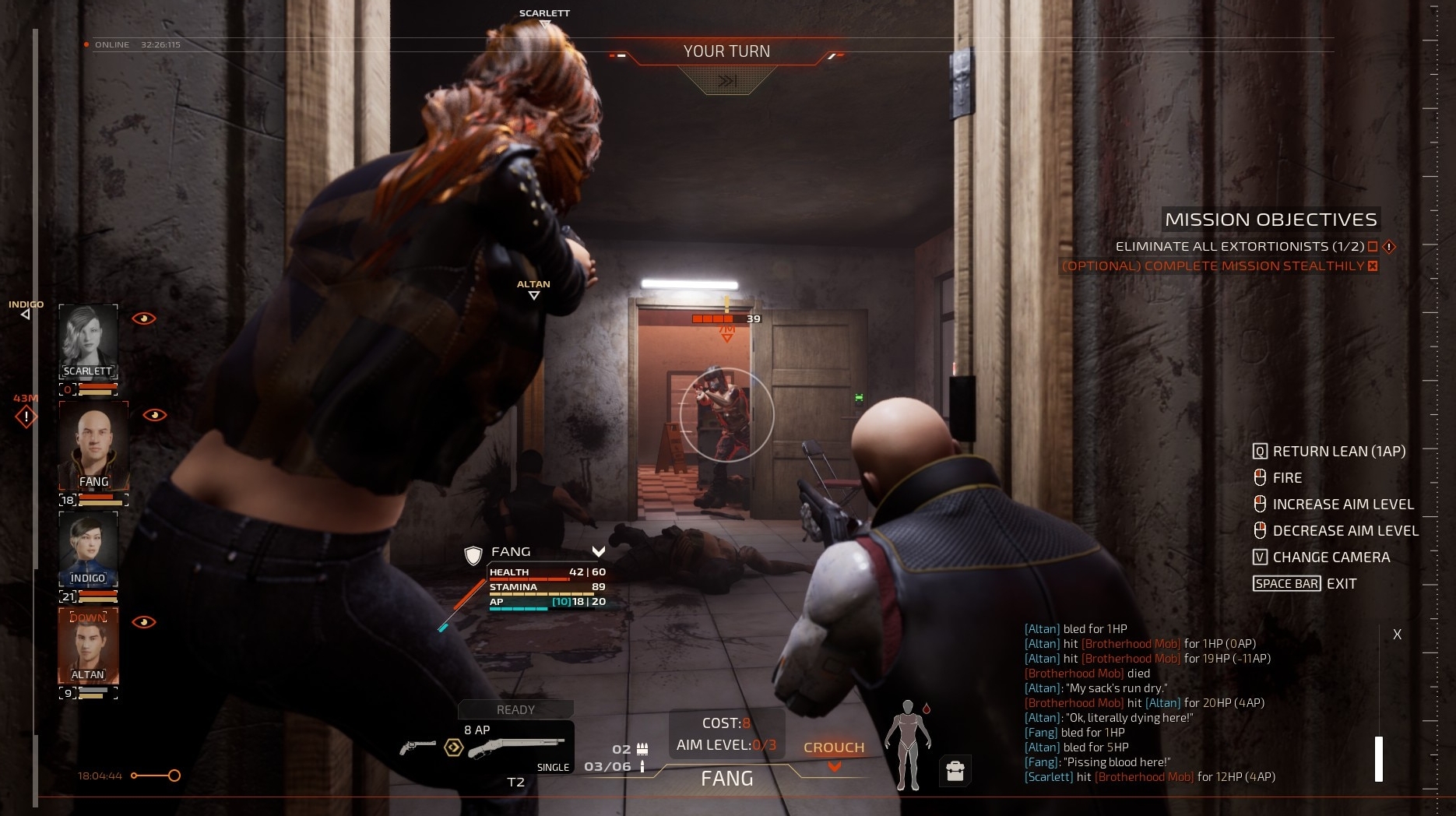Select Scarlett's squad portrait

coord(88,341)
